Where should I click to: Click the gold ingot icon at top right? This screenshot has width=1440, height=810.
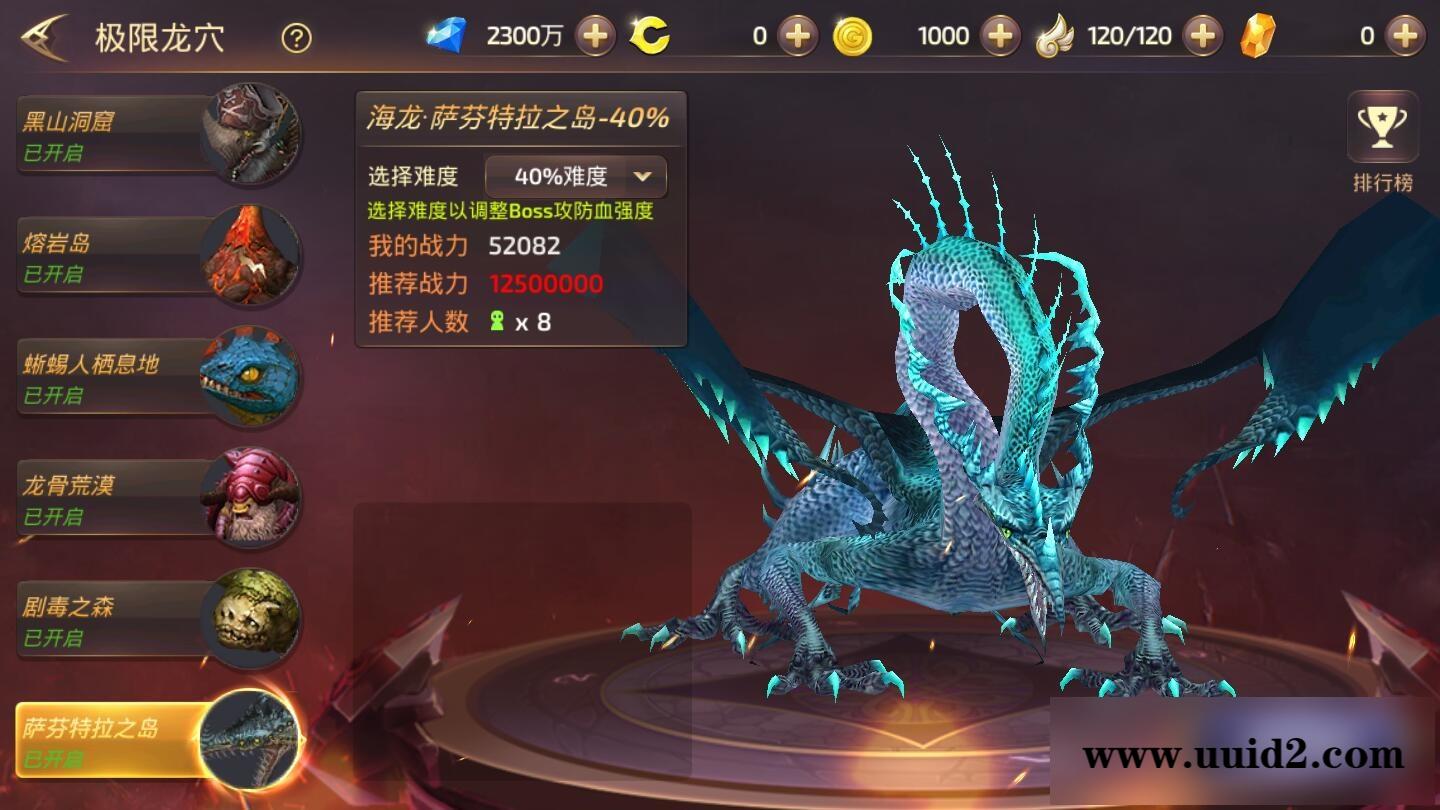point(1262,33)
